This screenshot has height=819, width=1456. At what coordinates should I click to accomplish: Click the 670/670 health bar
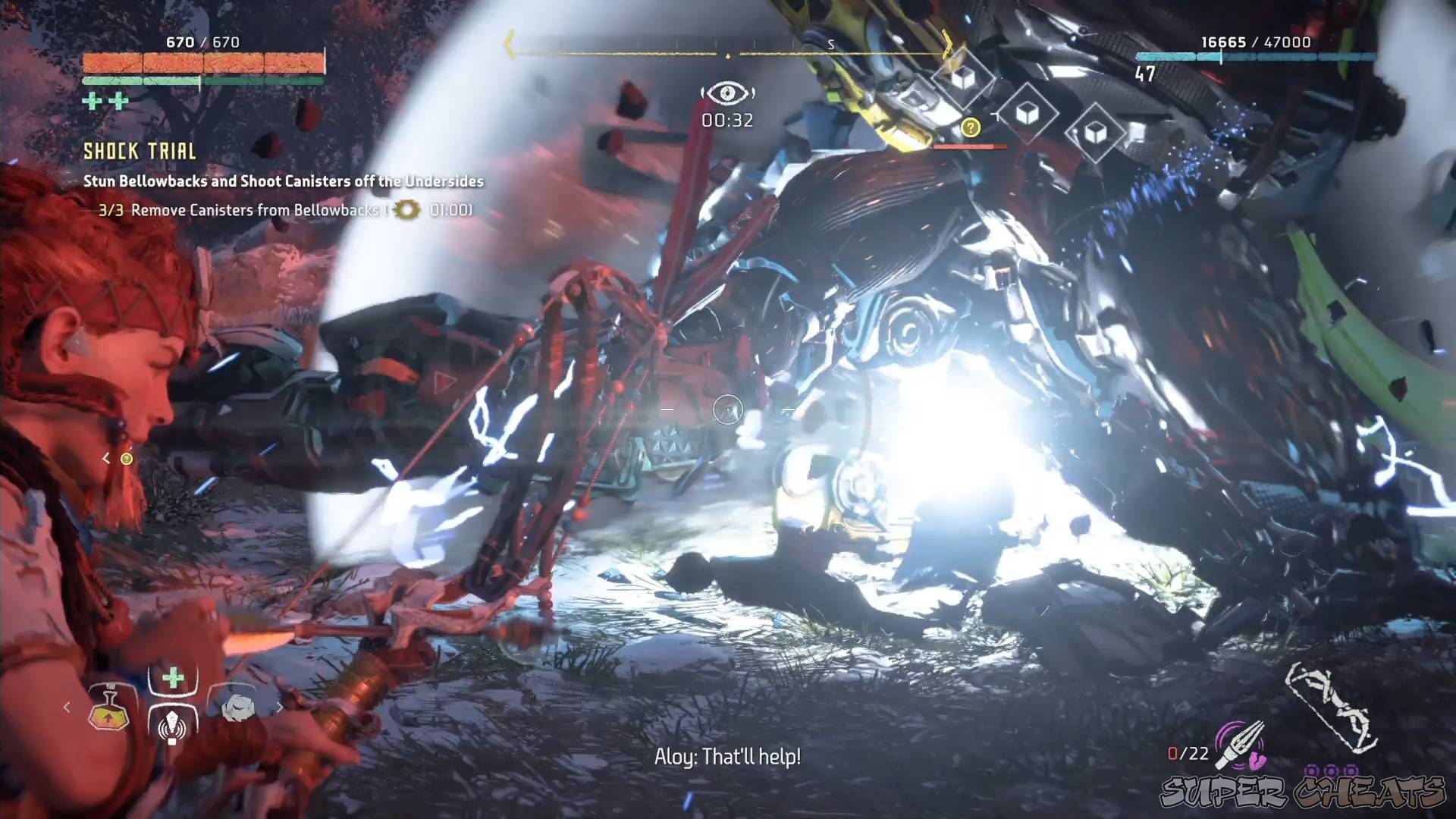pos(201,61)
